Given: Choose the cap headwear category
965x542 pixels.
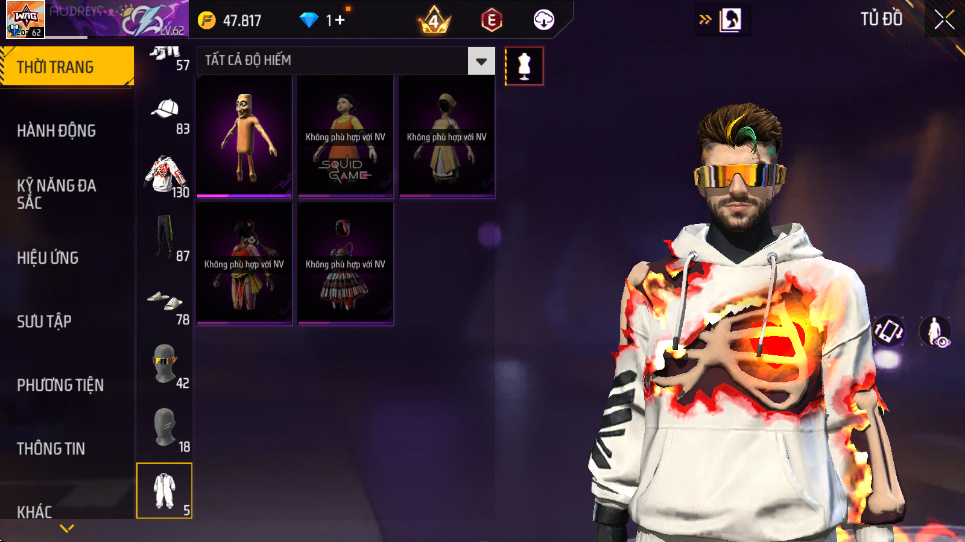Looking at the screenshot, I should coord(165,110).
